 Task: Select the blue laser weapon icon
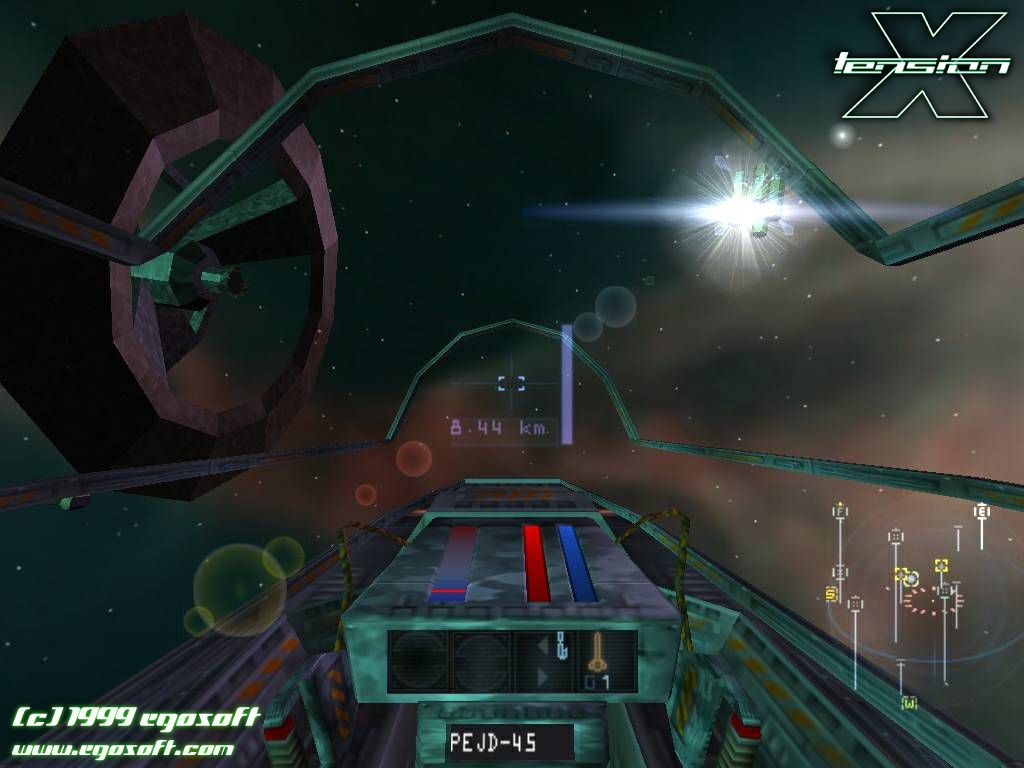point(562,645)
